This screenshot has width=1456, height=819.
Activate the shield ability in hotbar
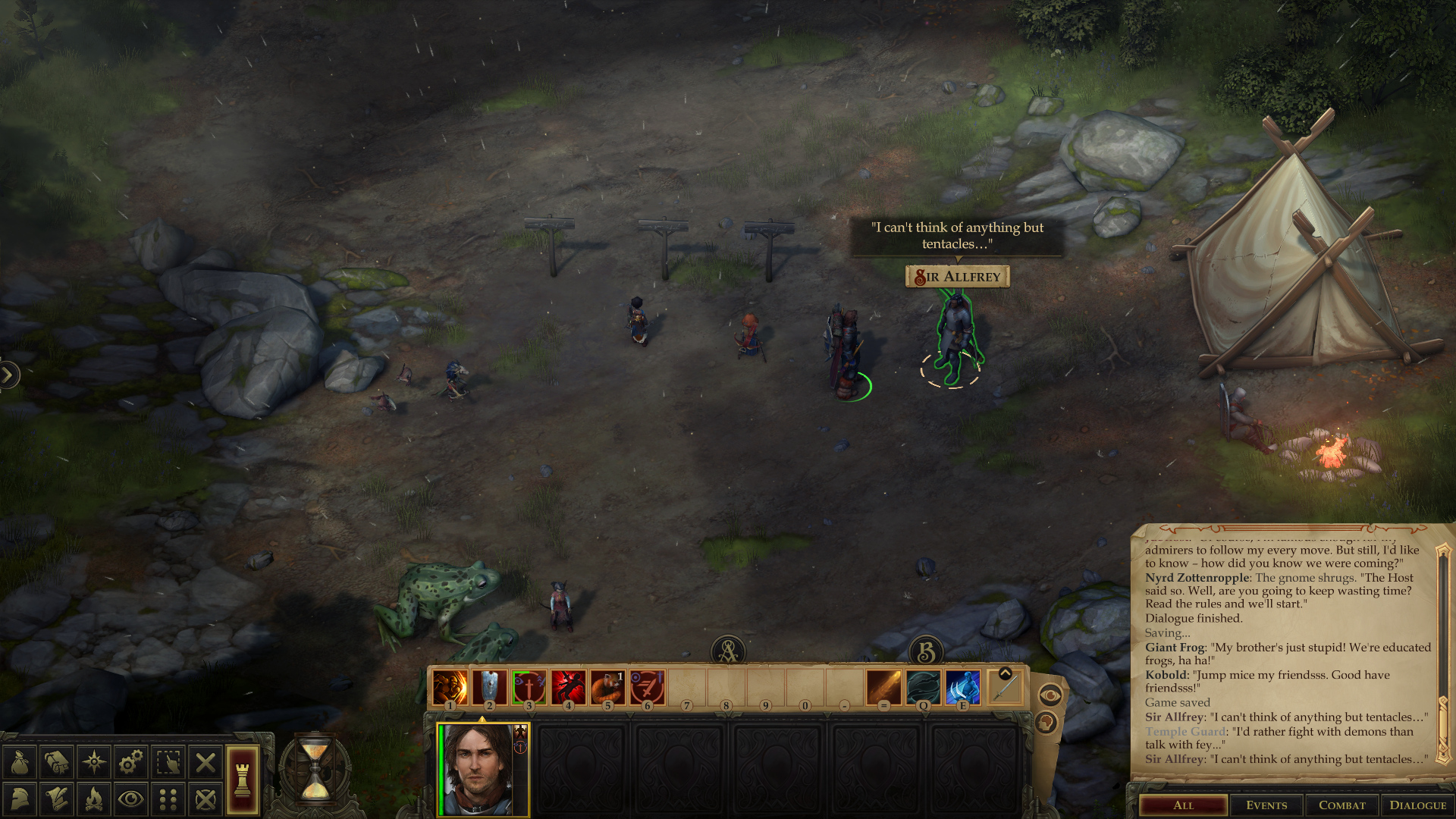coord(490,688)
